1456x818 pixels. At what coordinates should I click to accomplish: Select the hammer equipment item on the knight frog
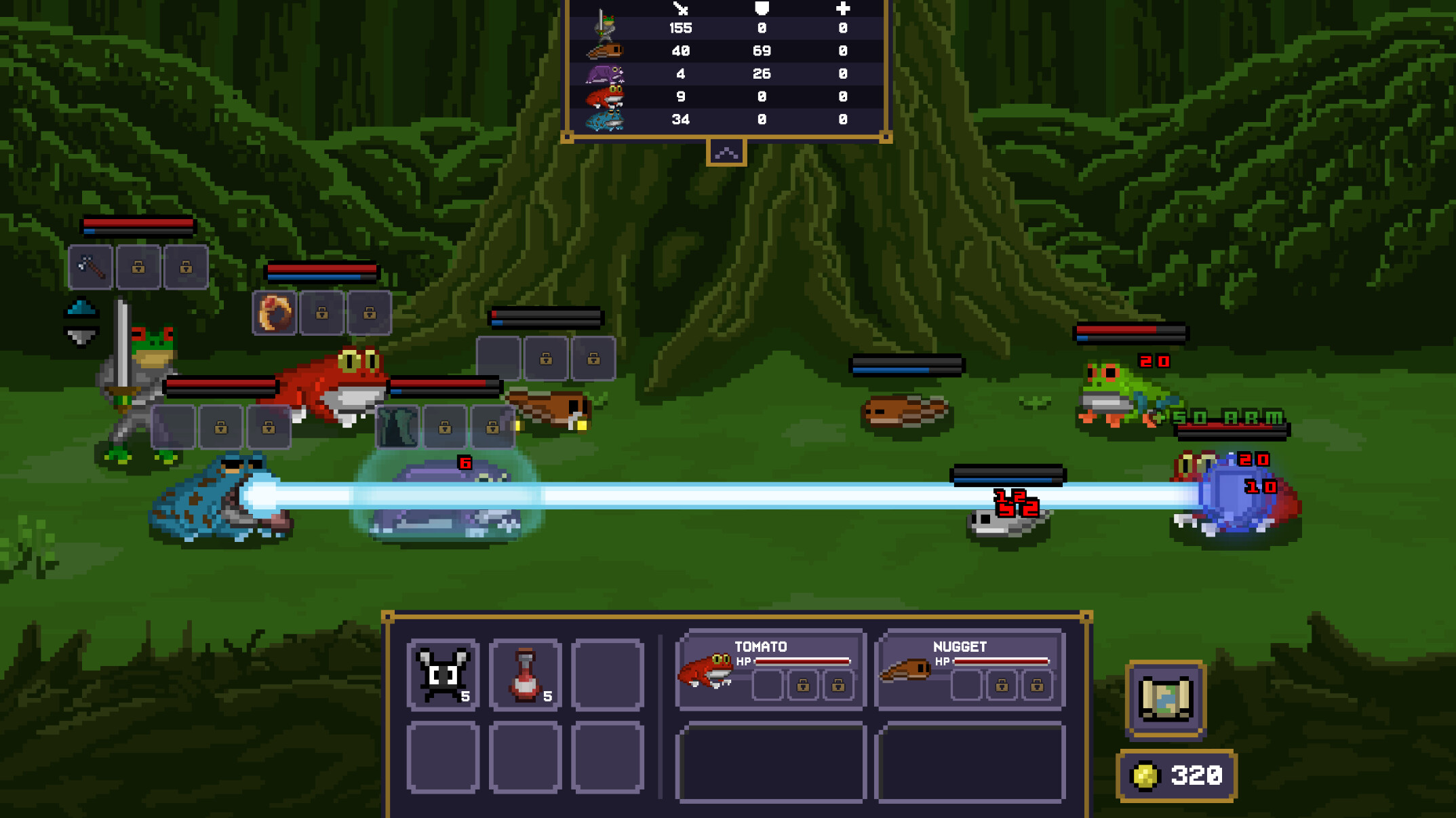(x=89, y=267)
